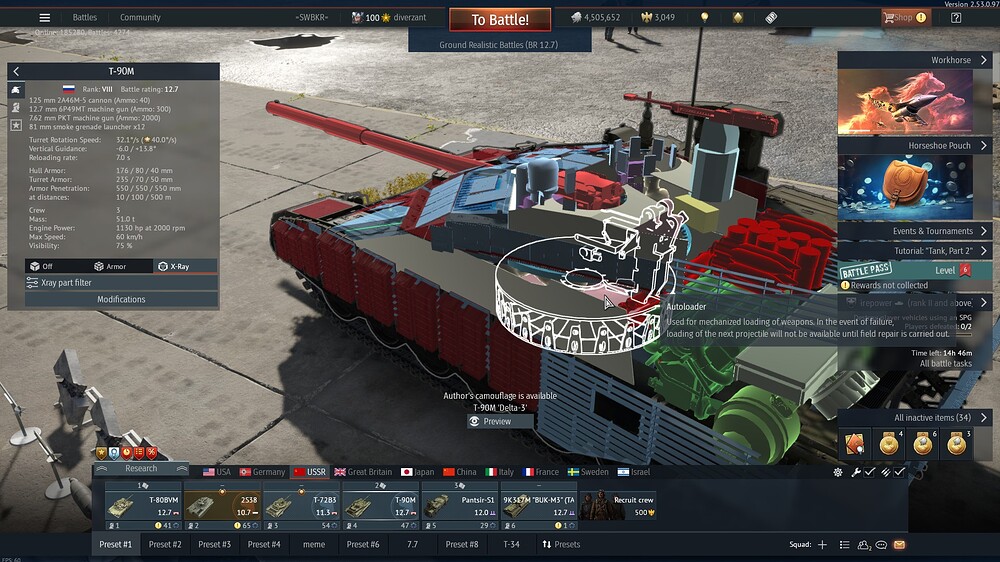Open the T-90M Modifications
This screenshot has height=562, width=1000.
(121, 299)
